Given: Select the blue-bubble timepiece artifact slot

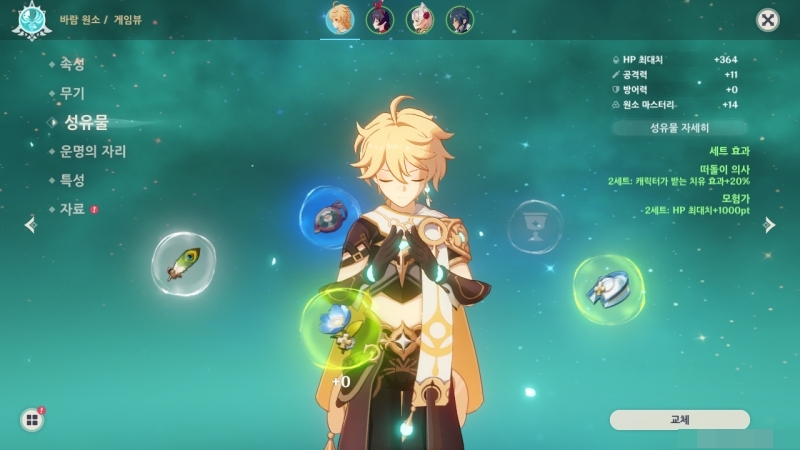Looking at the screenshot, I should click(330, 217).
